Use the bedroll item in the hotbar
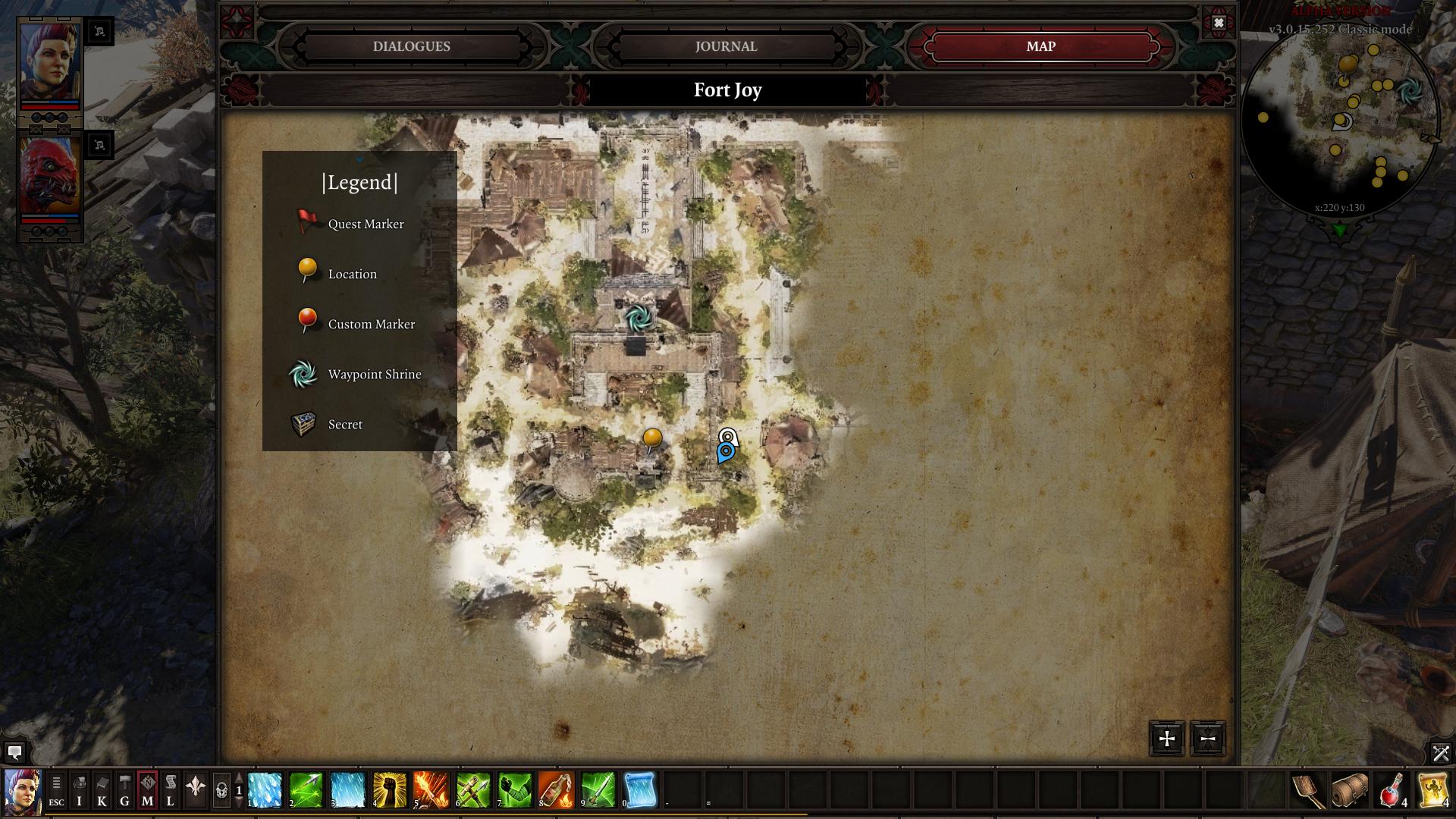1456x819 pixels. 1349,791
